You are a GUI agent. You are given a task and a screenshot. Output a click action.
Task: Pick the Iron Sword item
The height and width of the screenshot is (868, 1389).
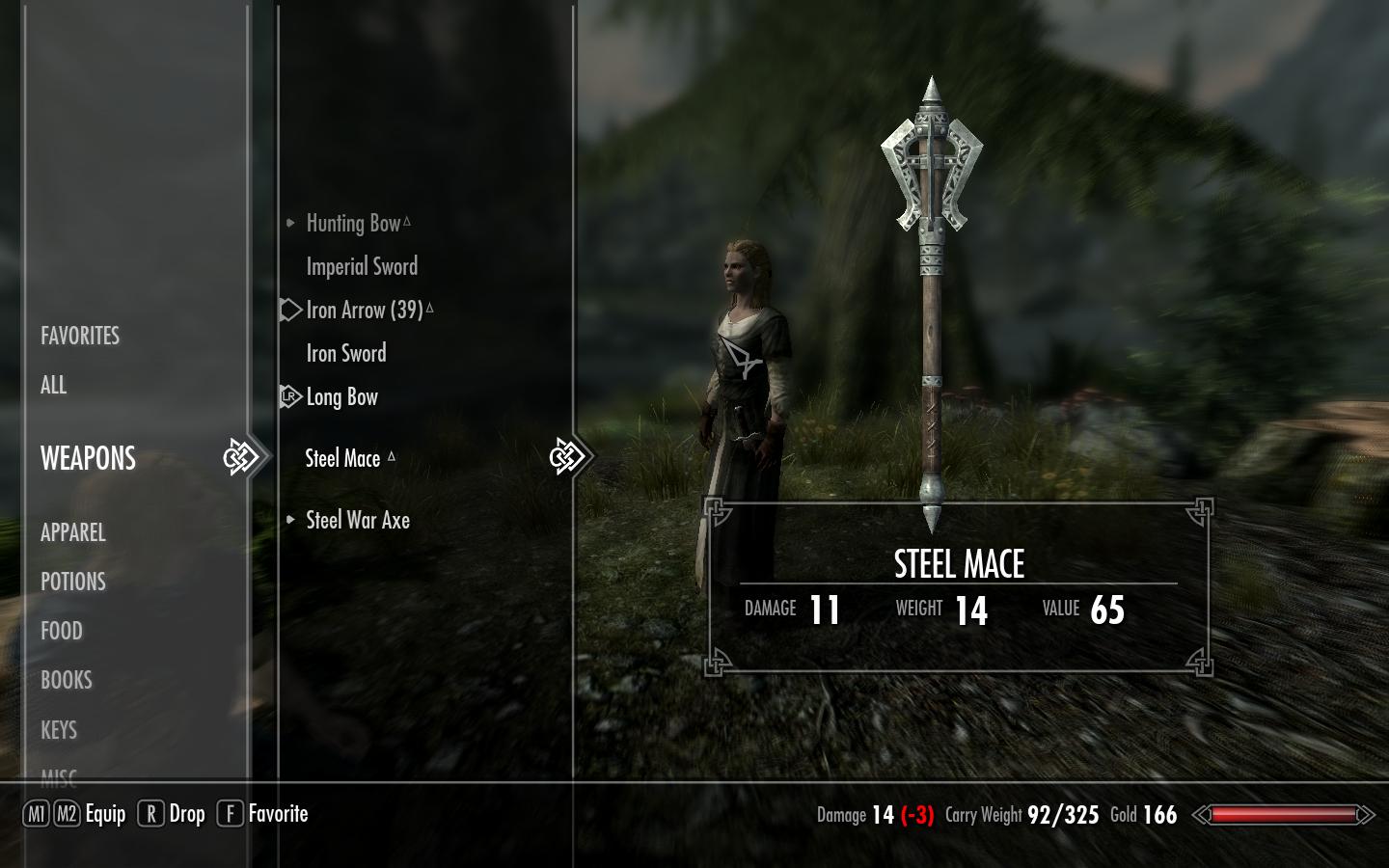pos(346,354)
